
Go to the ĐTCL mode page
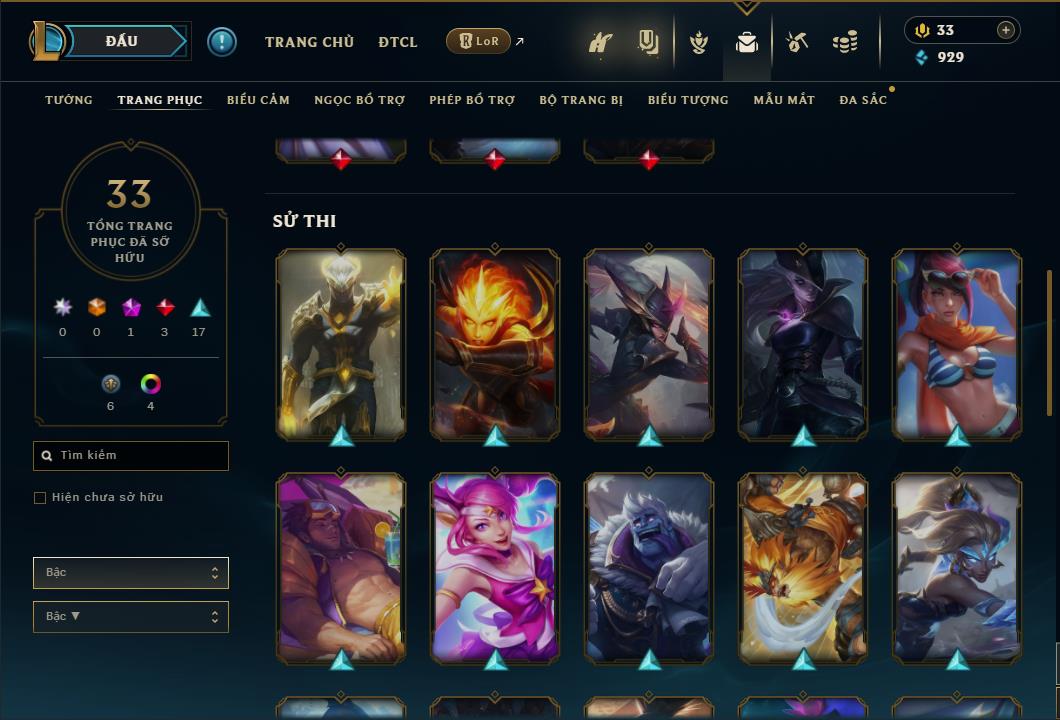pos(398,42)
